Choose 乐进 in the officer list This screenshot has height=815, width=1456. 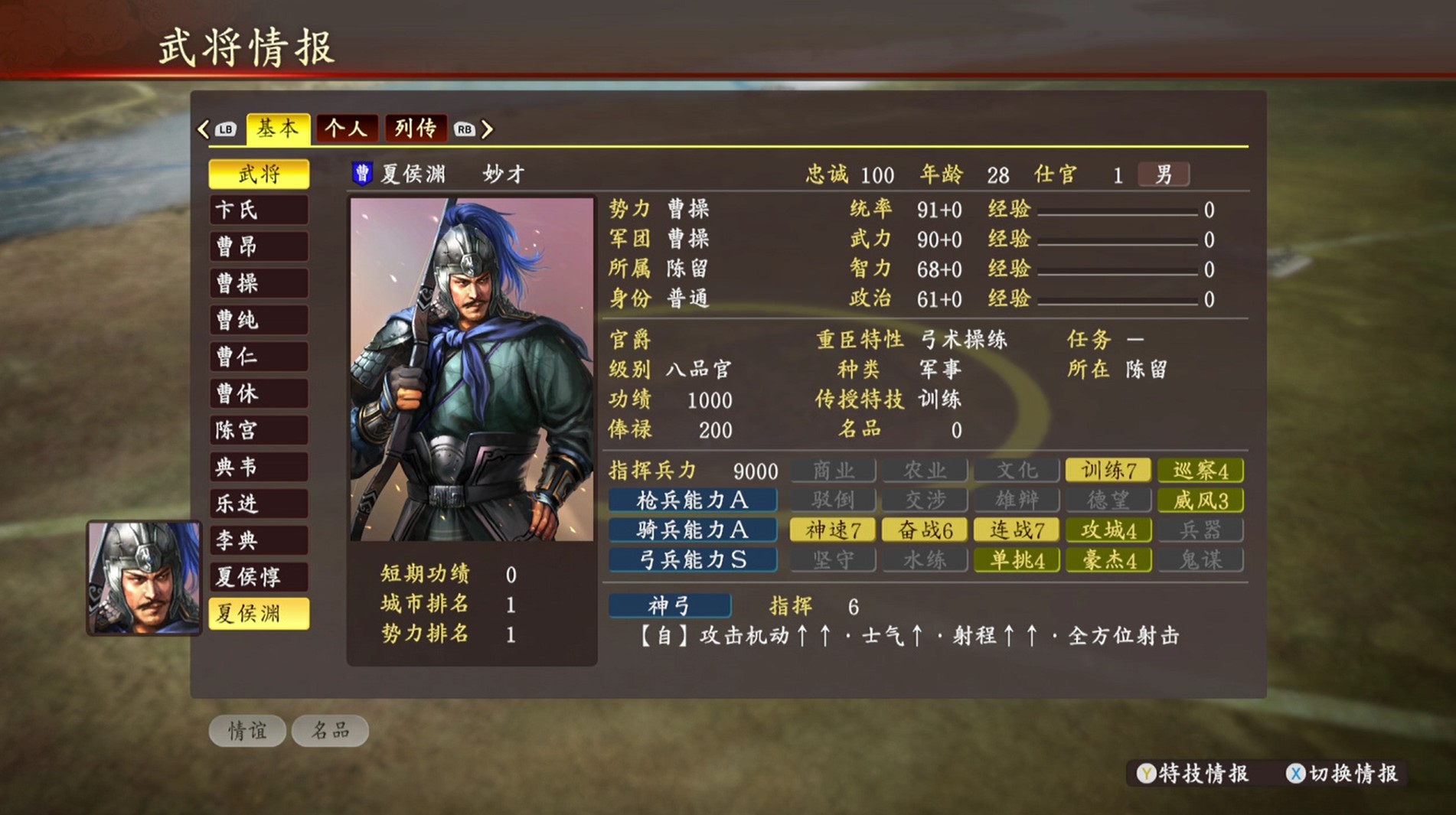tap(259, 504)
